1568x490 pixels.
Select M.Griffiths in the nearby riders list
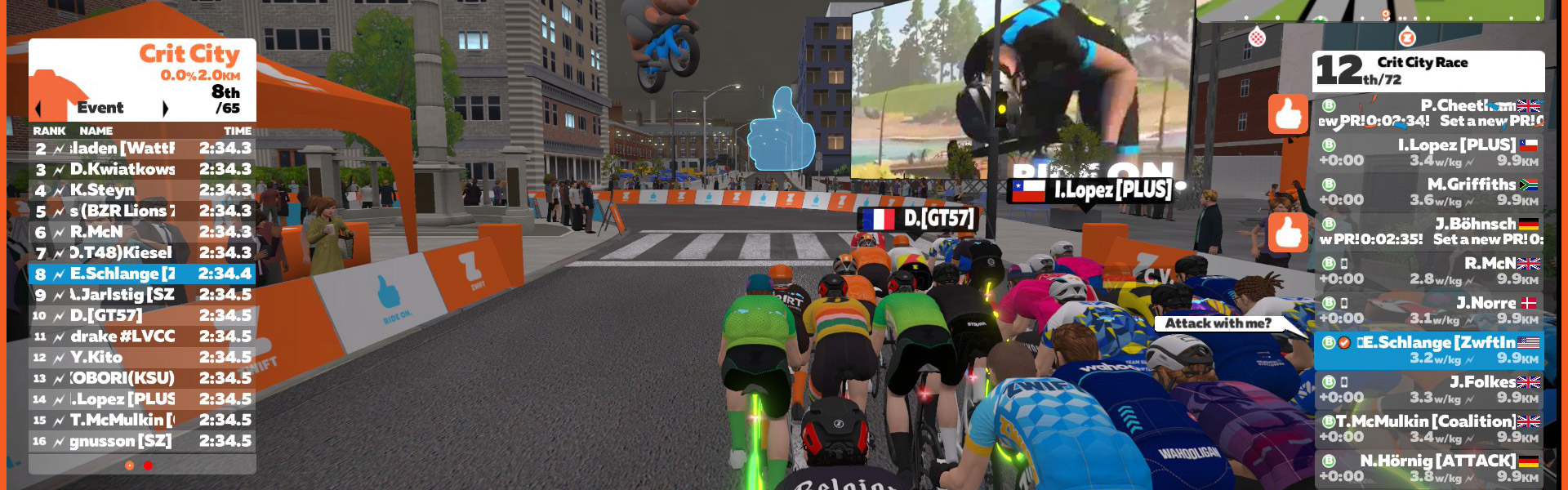[1429, 192]
